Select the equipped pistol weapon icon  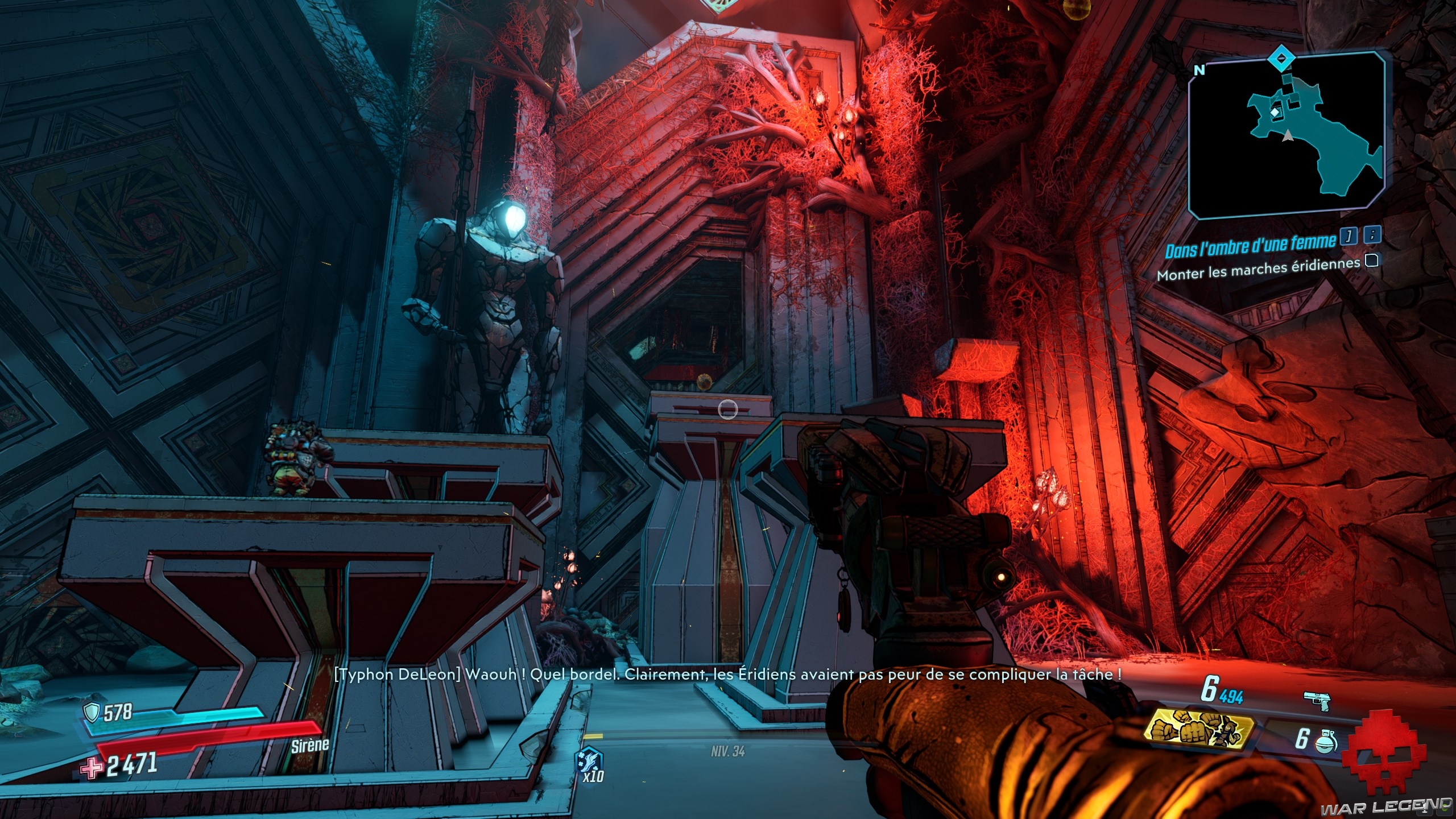pos(1317,701)
